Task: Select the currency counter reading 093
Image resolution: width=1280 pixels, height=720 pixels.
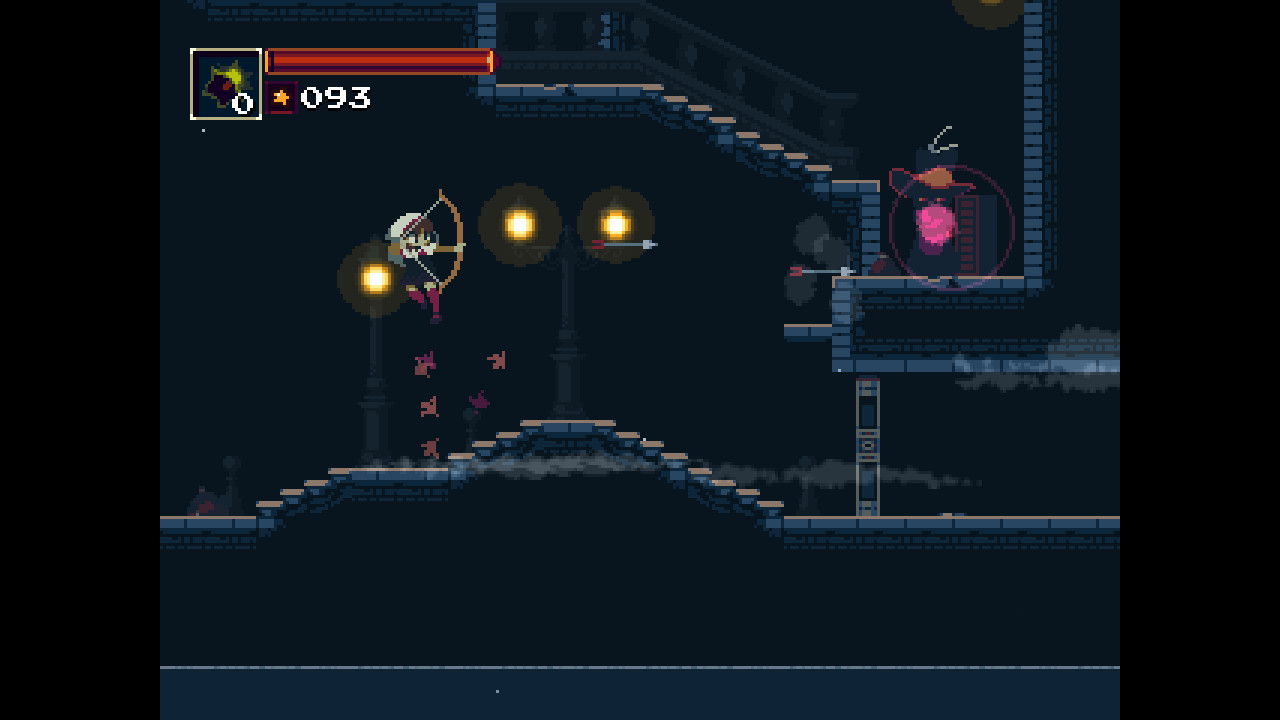Action: pos(335,98)
